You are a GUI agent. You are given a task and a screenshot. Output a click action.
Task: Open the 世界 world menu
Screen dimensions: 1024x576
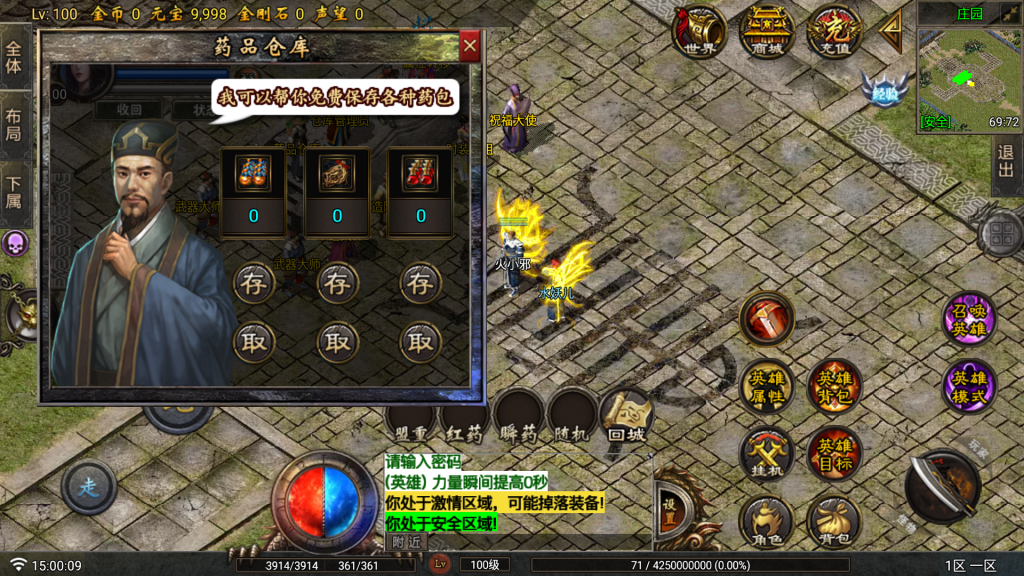pos(700,31)
